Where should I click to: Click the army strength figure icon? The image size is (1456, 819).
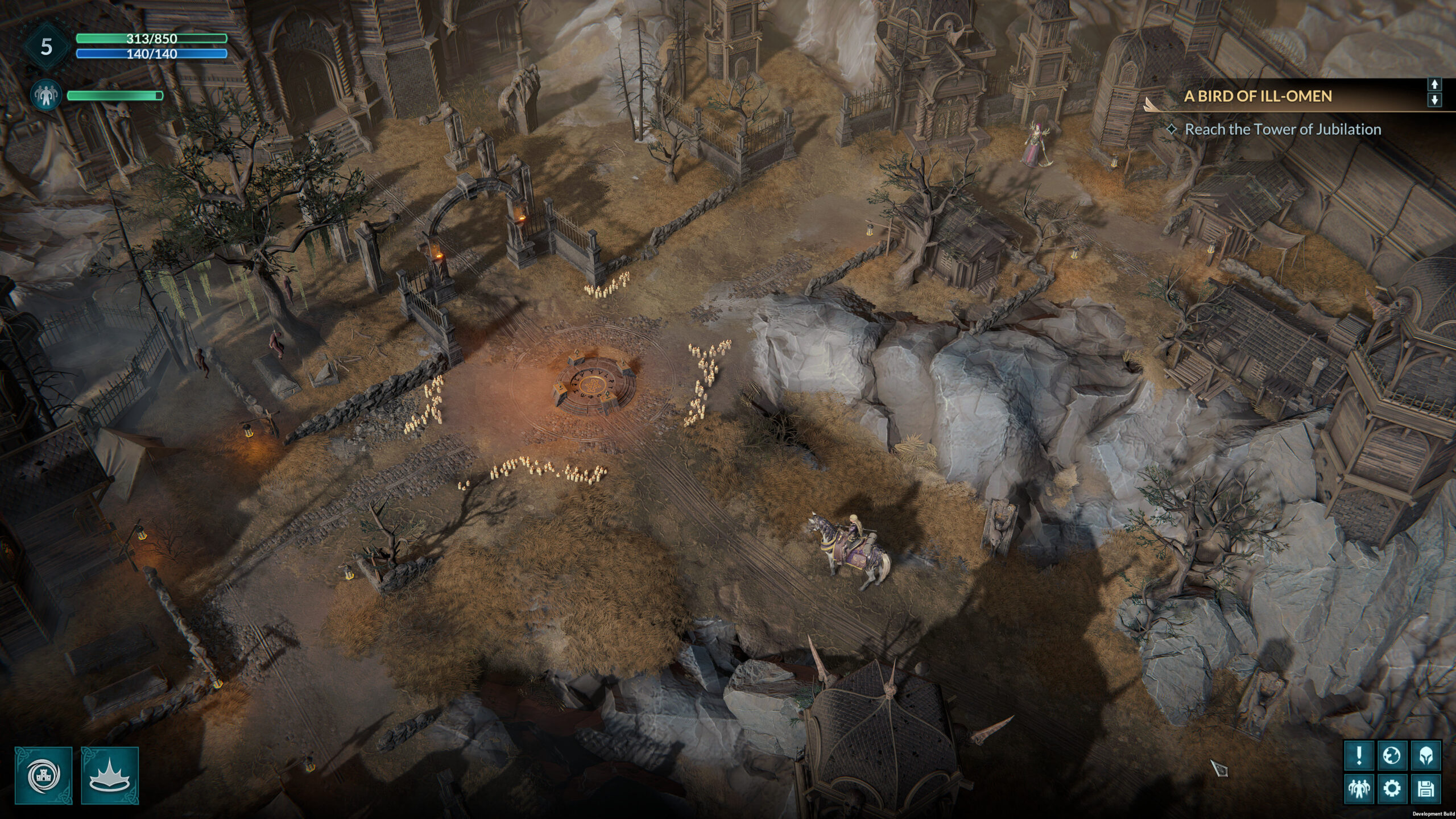click(46, 94)
